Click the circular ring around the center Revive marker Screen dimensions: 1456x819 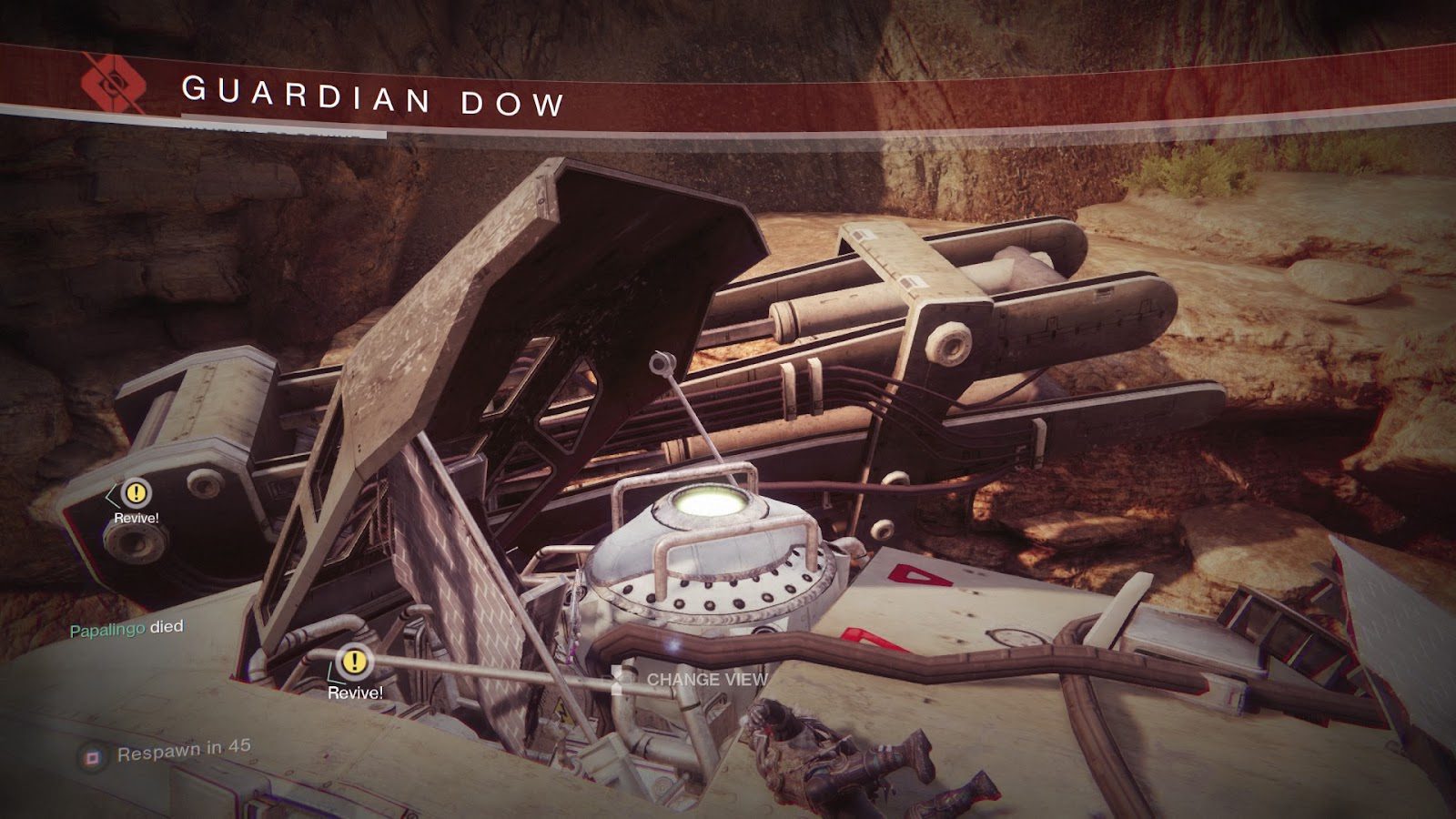point(353,662)
